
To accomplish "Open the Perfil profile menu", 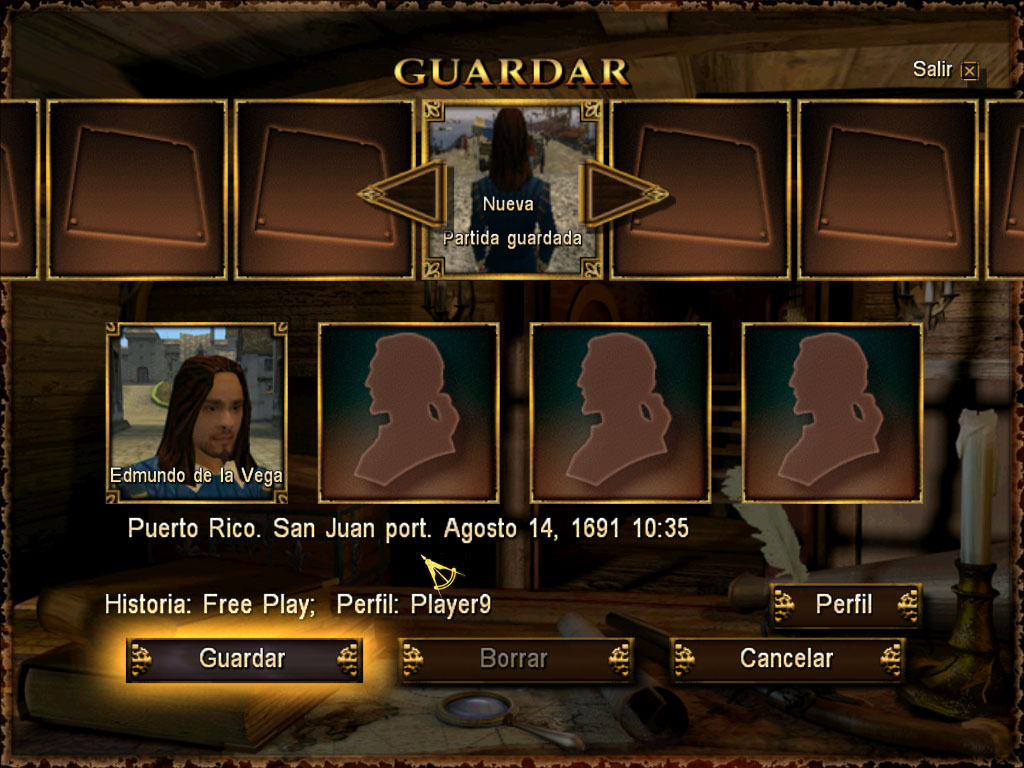I will (844, 605).
